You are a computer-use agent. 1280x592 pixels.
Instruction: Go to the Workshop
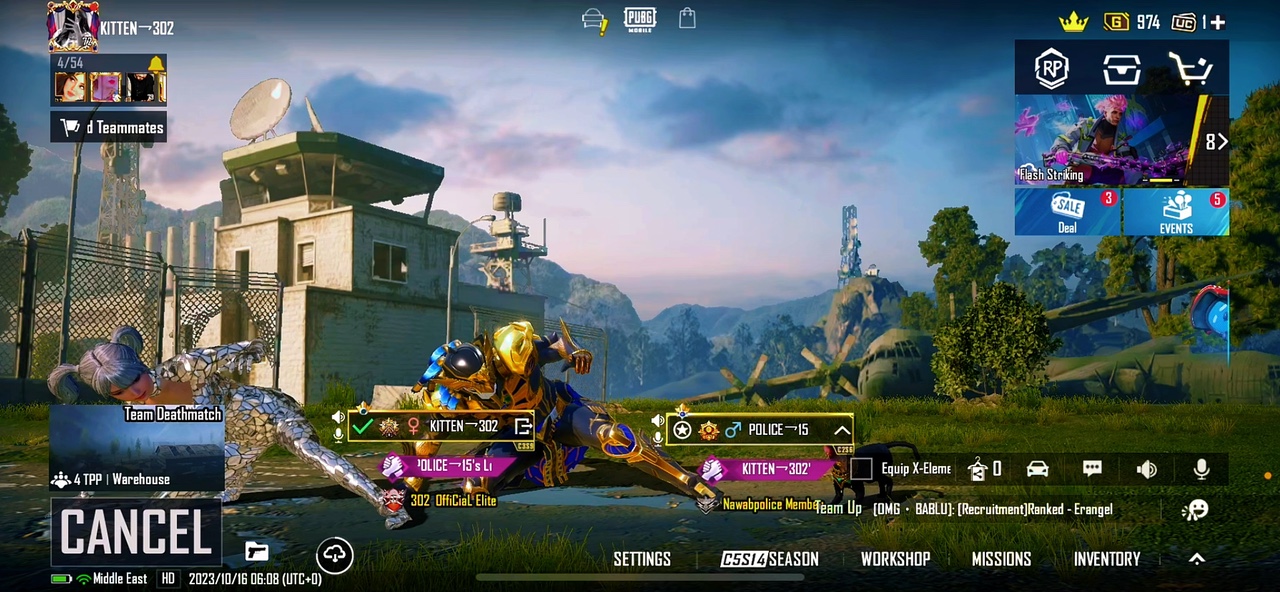[895, 559]
